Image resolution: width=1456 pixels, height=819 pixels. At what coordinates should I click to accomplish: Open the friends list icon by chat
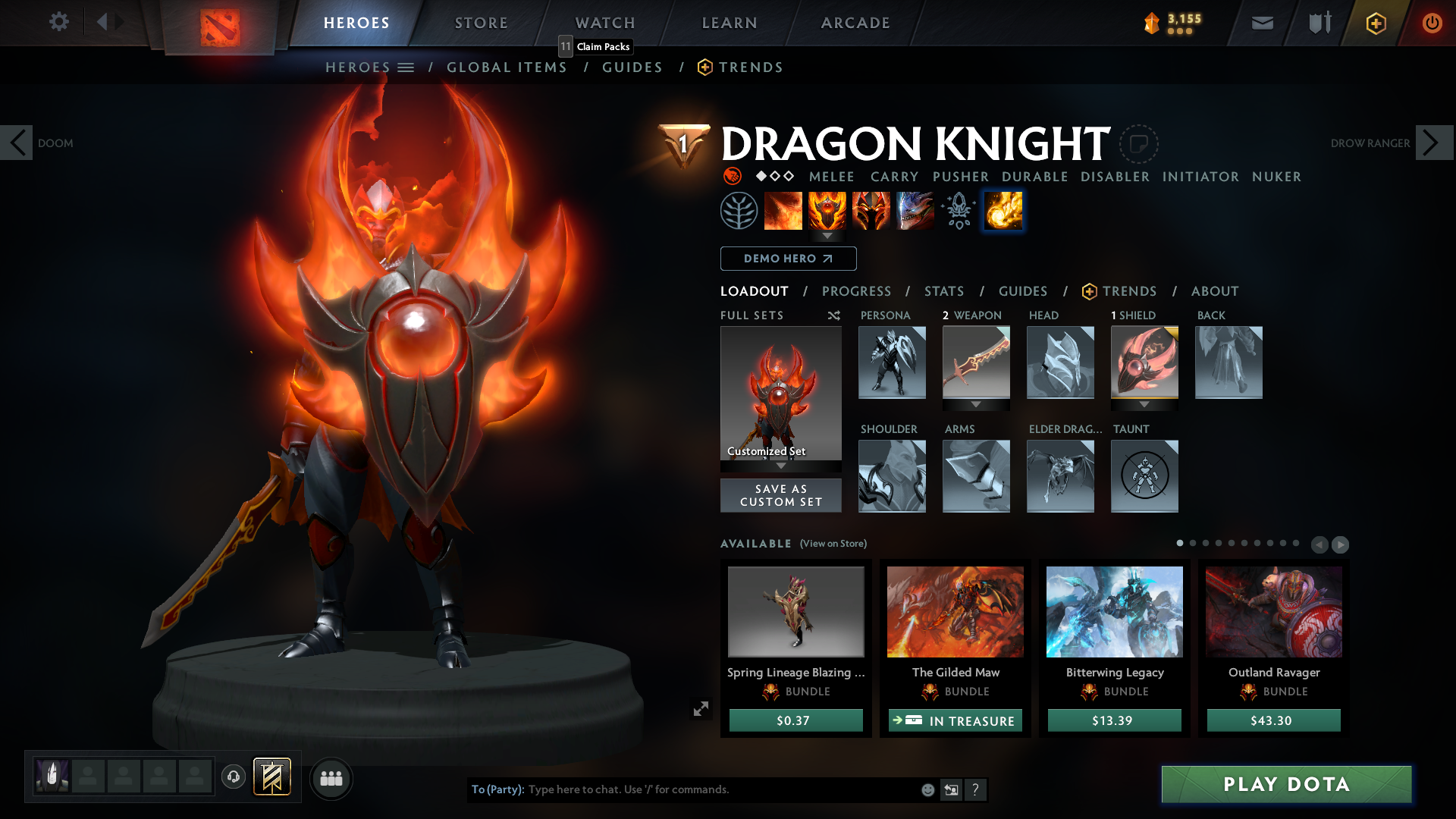(x=331, y=779)
